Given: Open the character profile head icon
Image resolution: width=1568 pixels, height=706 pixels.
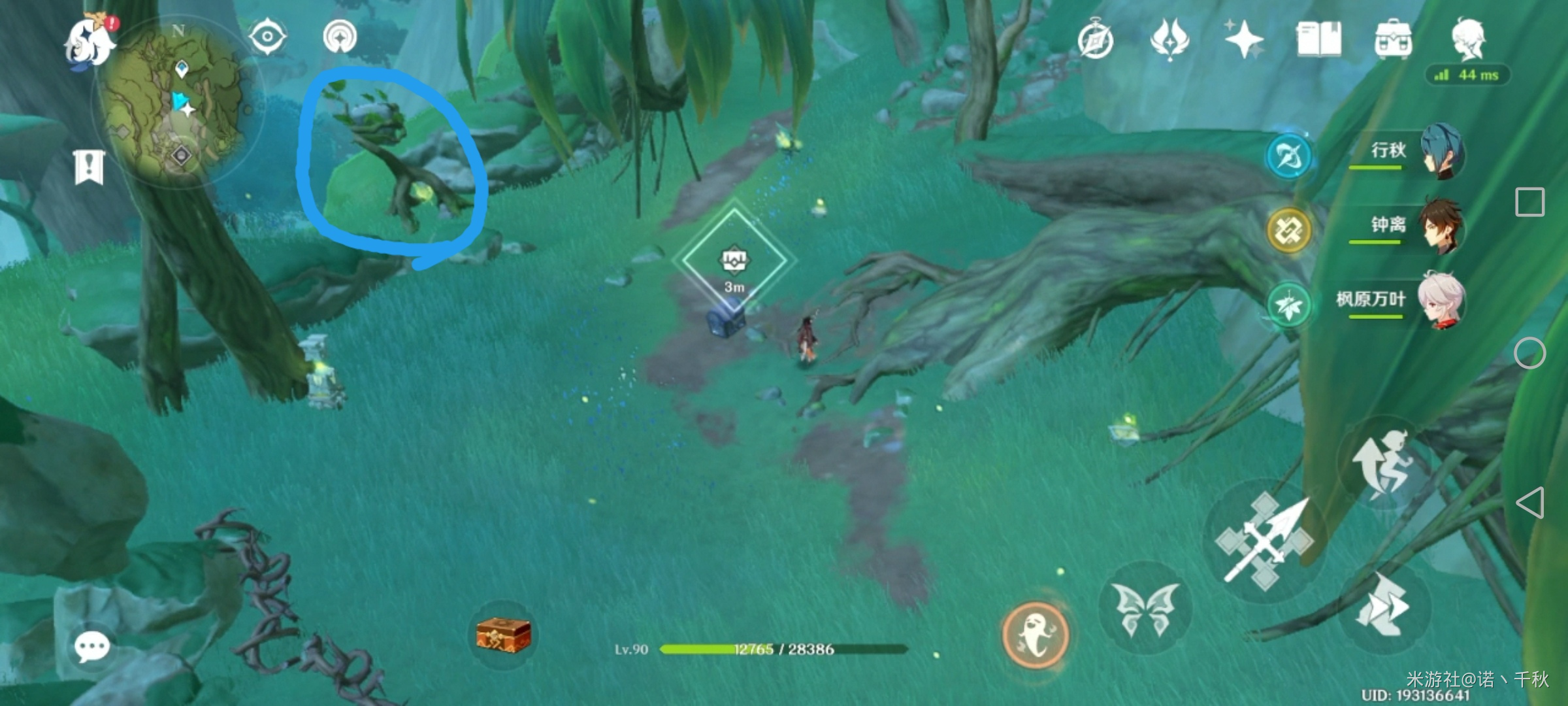Looking at the screenshot, I should click(1468, 39).
